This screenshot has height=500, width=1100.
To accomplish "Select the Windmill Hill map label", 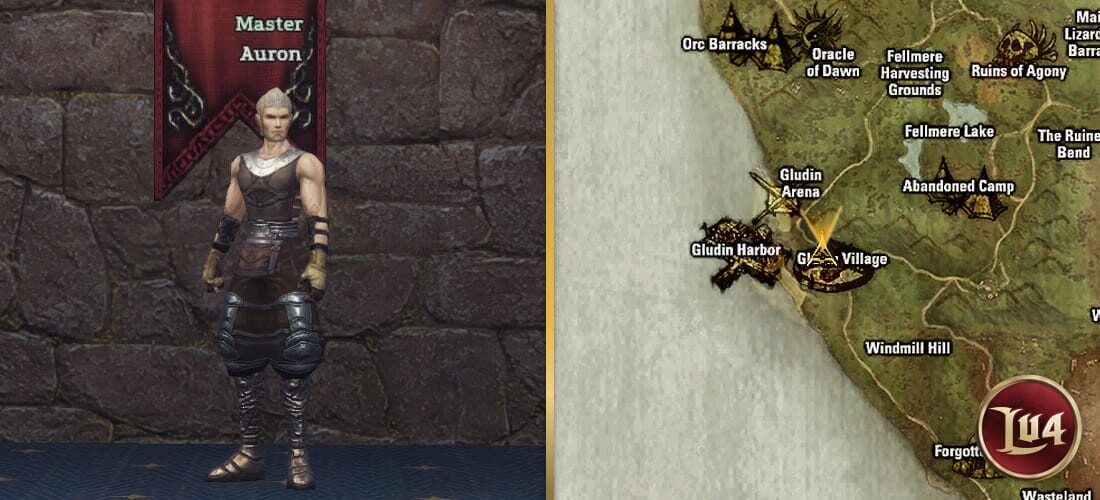I will [x=907, y=348].
